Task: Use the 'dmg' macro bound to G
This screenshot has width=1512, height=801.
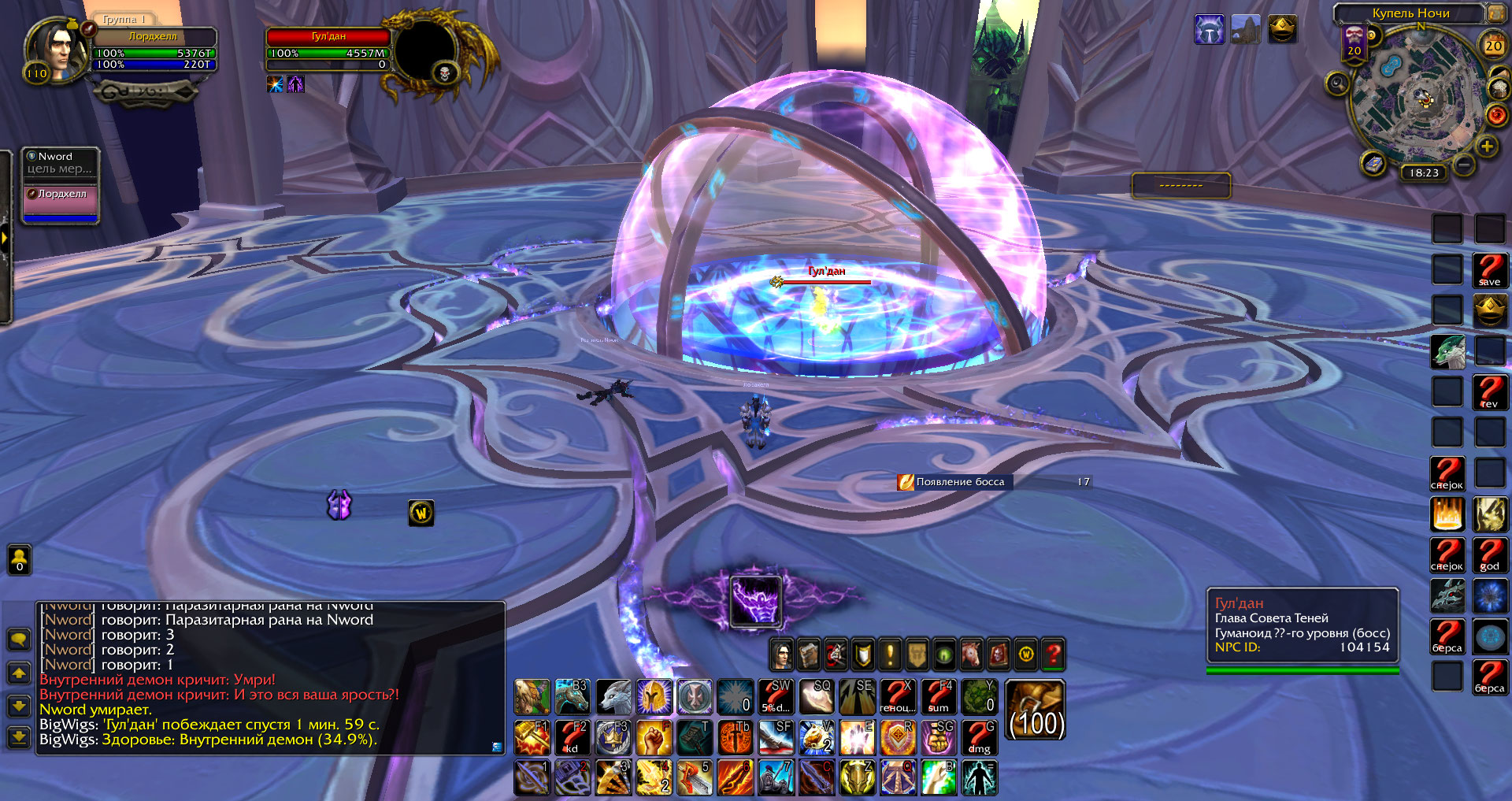Action: point(979,737)
